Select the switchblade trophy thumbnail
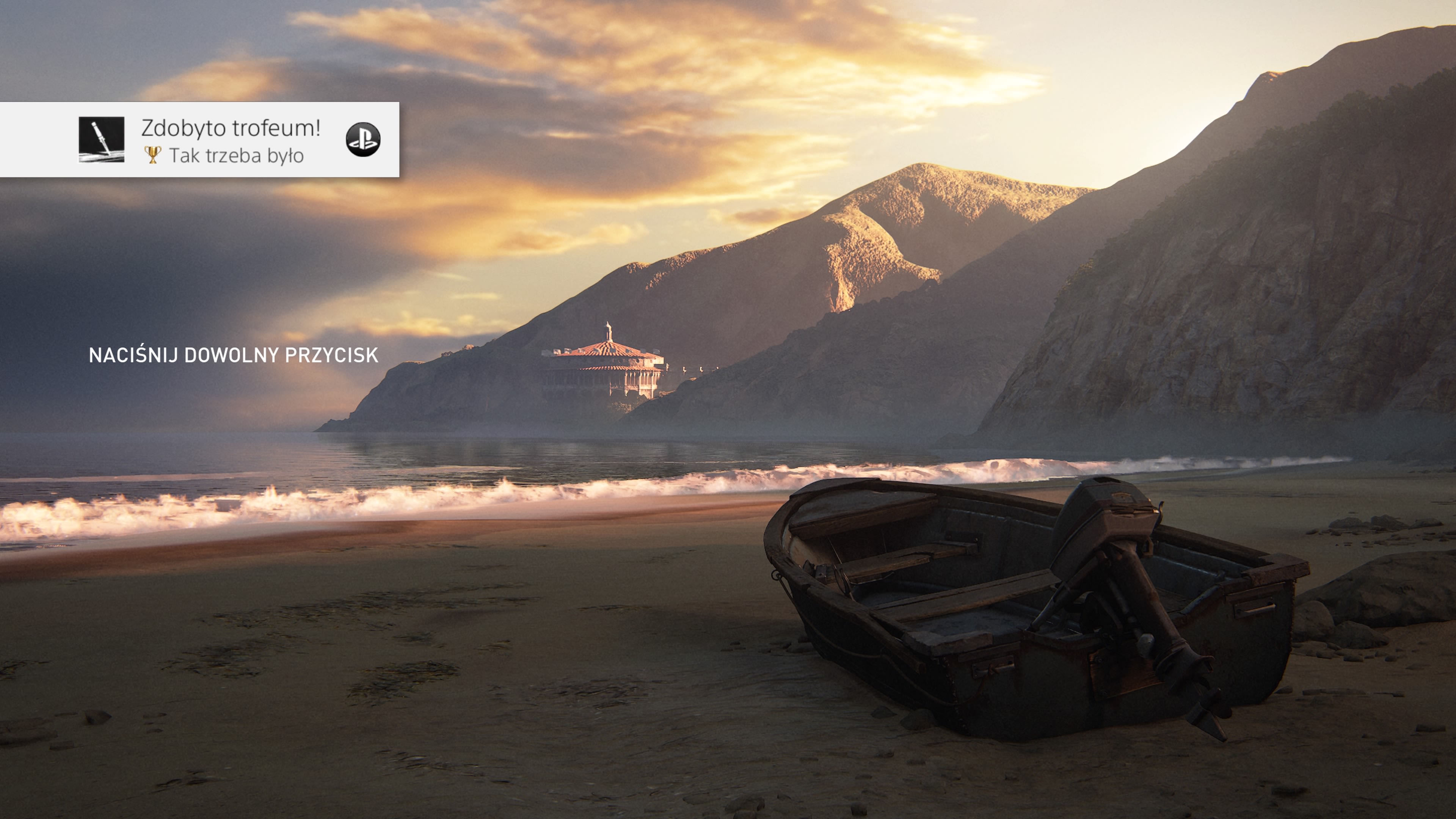 [x=101, y=140]
